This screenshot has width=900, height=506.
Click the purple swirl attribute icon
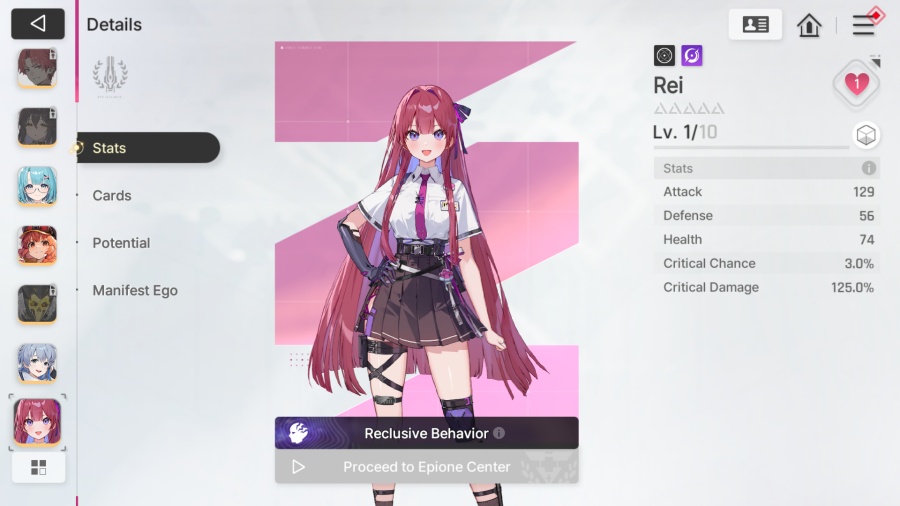pyautogui.click(x=692, y=56)
